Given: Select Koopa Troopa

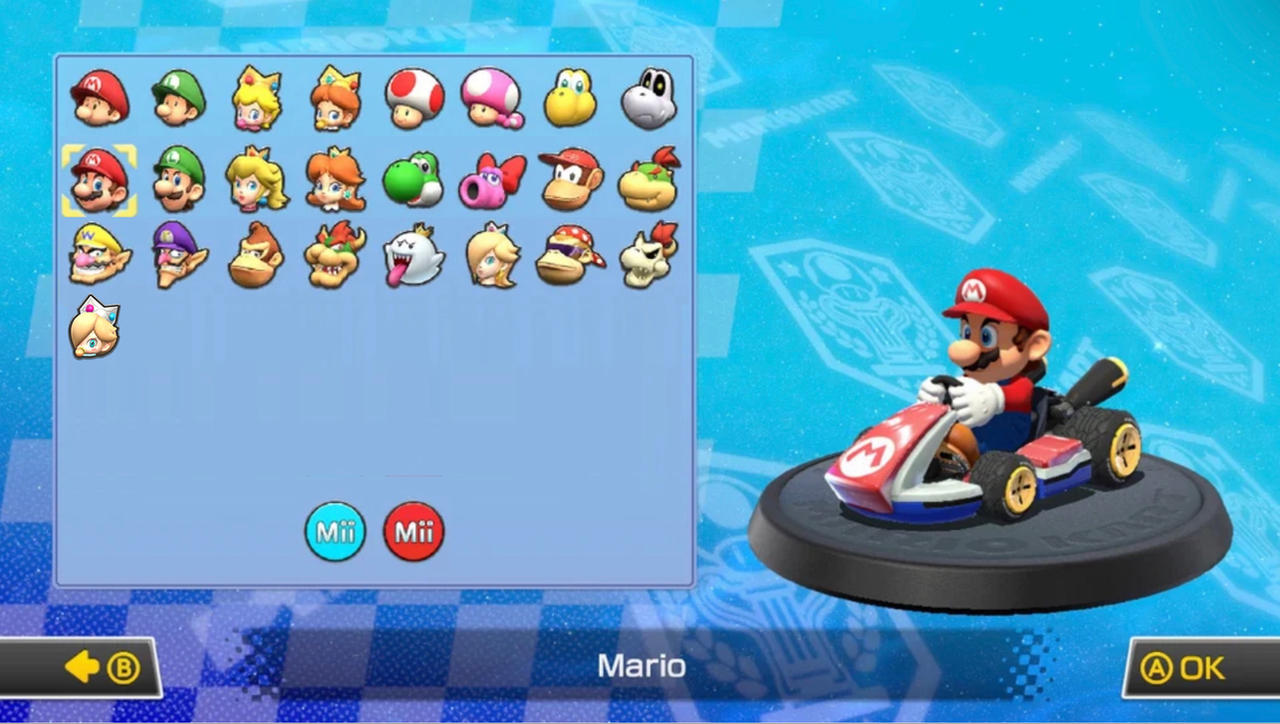Looking at the screenshot, I should click(570, 97).
